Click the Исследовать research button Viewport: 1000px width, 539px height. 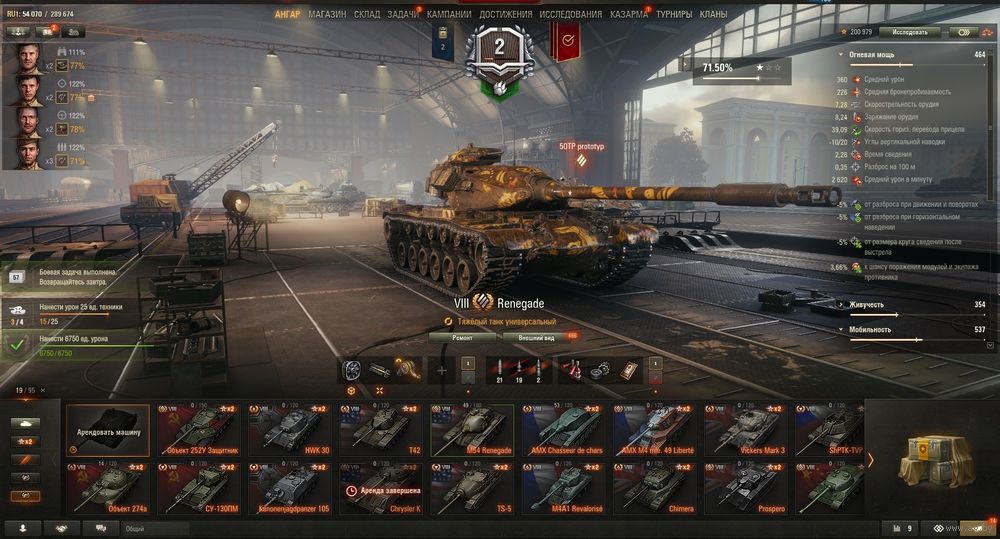[x=910, y=32]
